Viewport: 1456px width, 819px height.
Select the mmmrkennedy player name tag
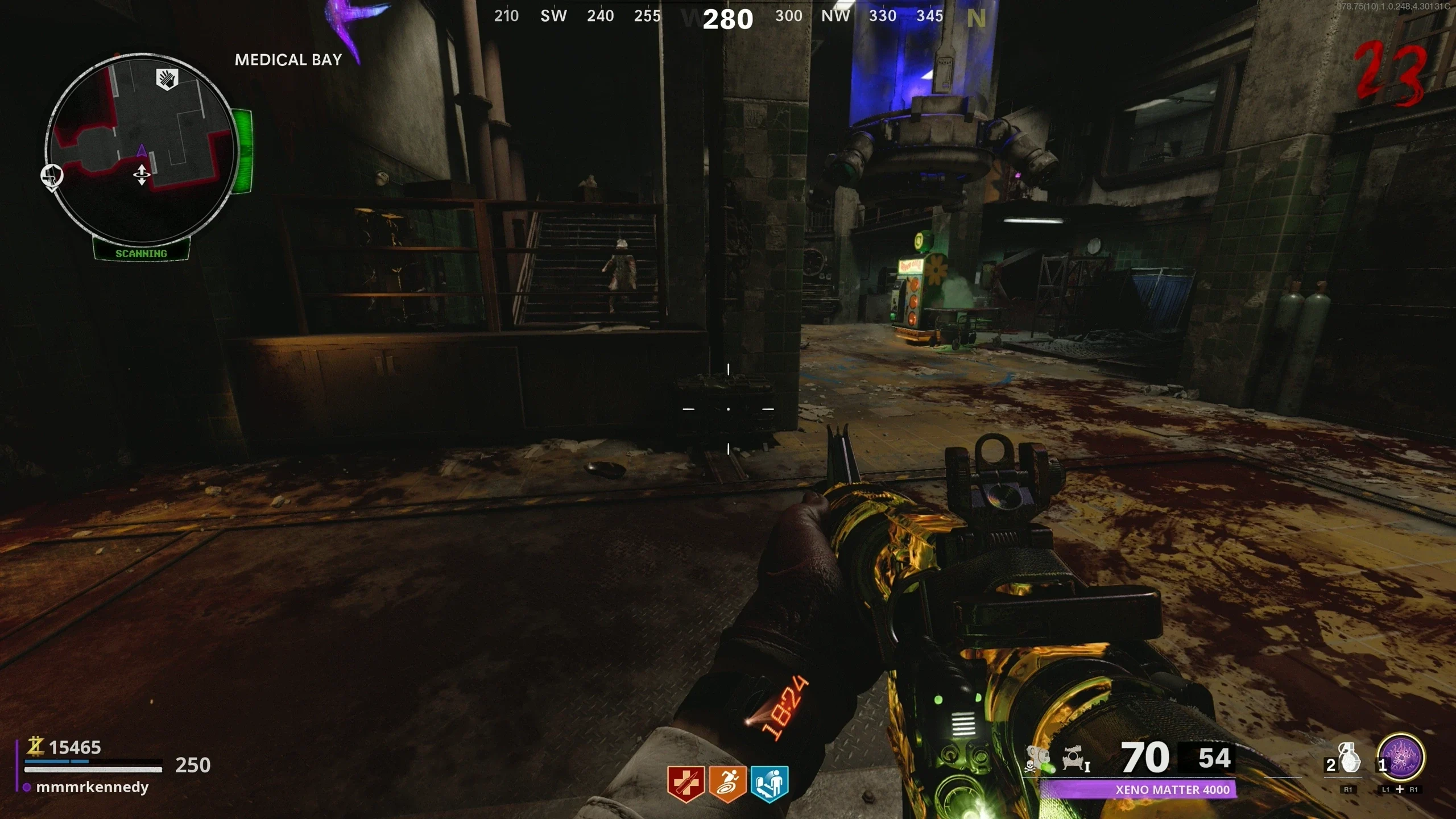coord(92,787)
